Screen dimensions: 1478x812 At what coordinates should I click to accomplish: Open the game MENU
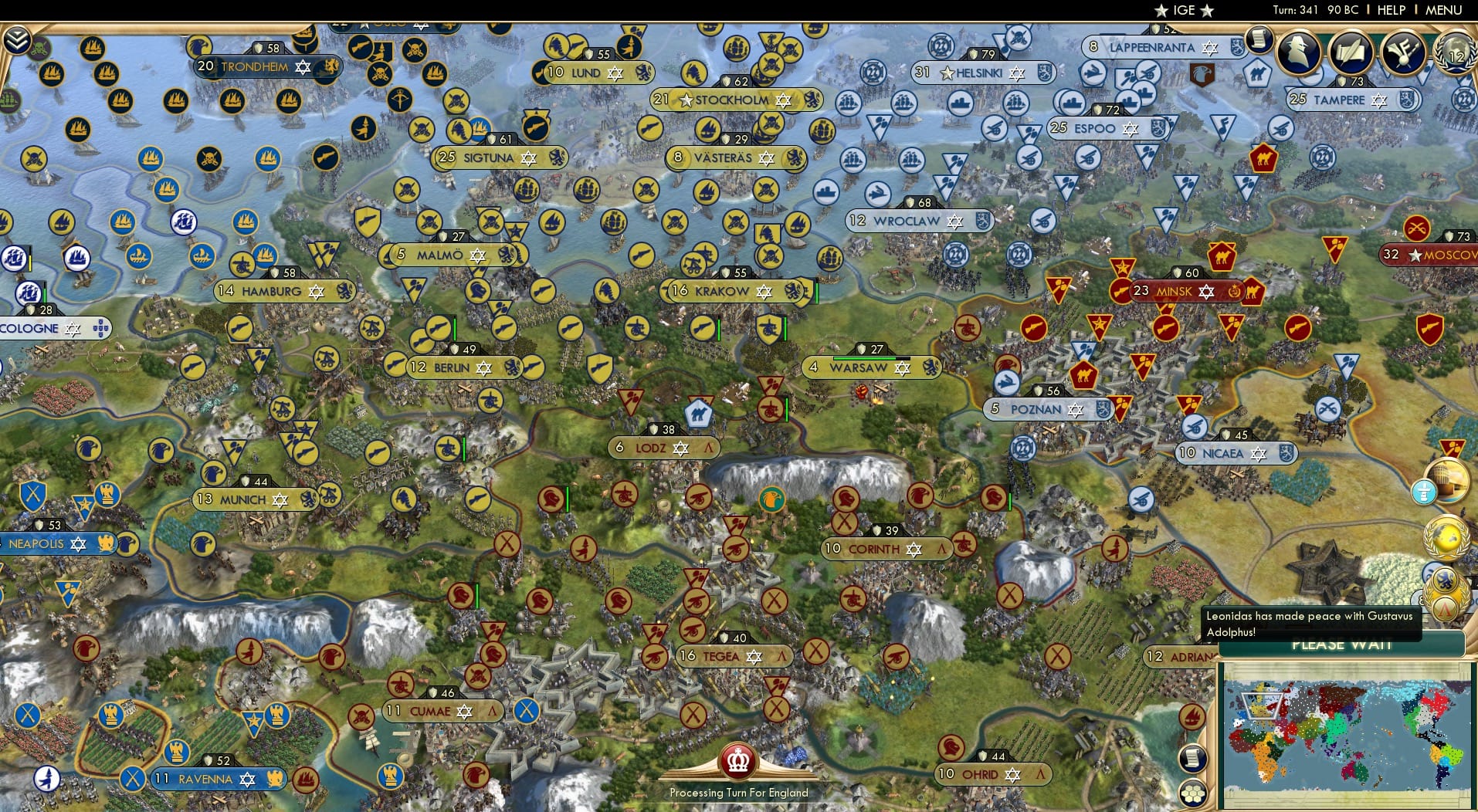coord(1442,10)
